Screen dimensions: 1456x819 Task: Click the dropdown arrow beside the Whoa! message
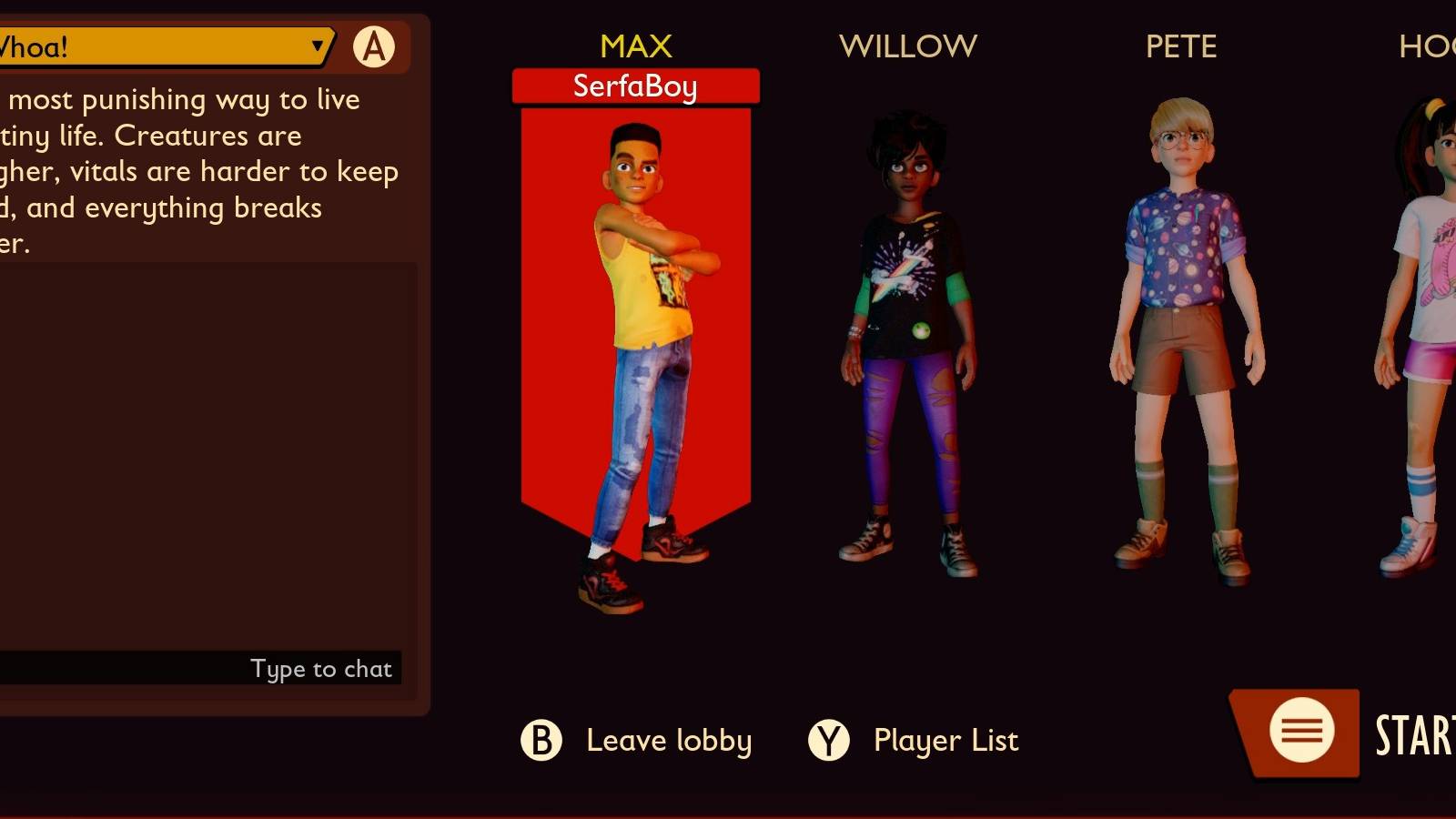[316, 47]
